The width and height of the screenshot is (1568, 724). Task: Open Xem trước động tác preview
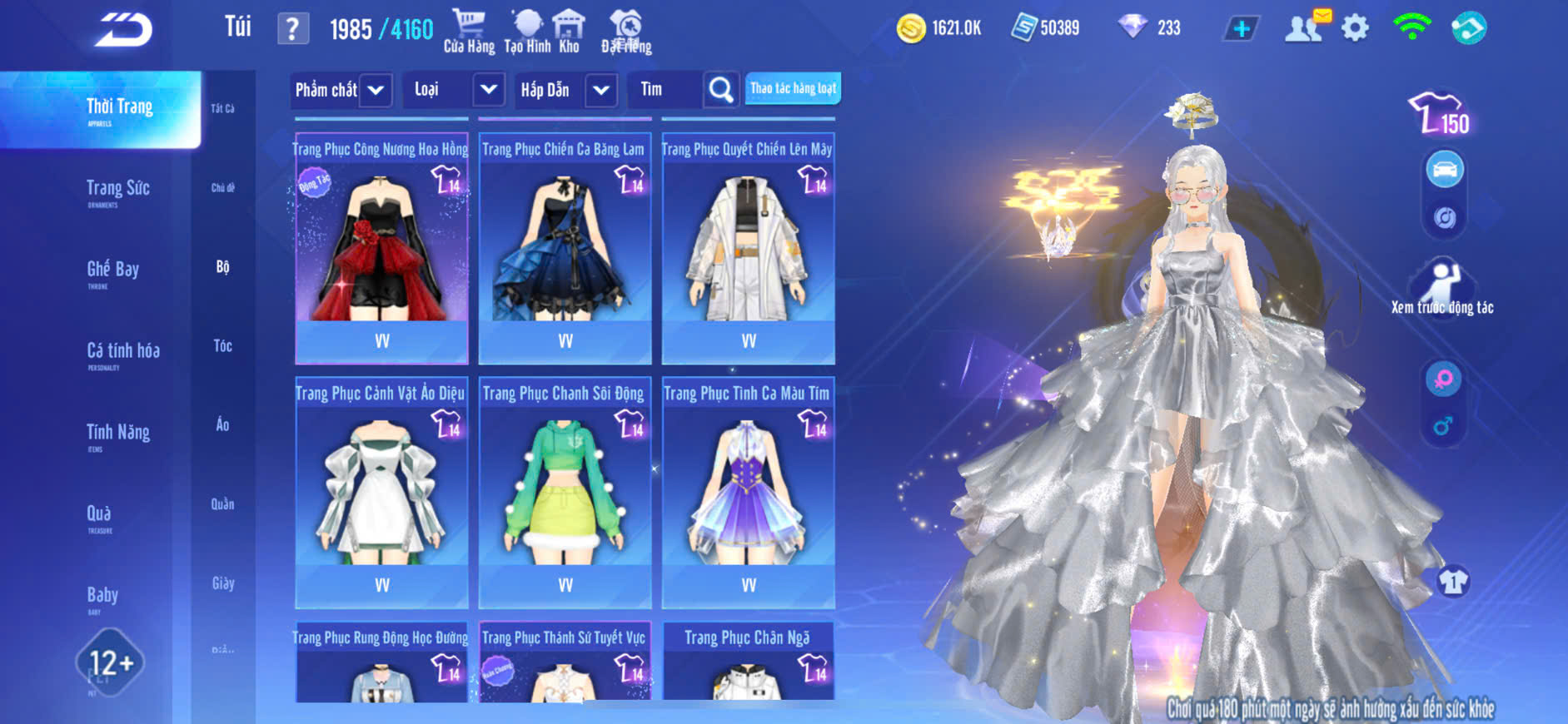click(x=1442, y=288)
